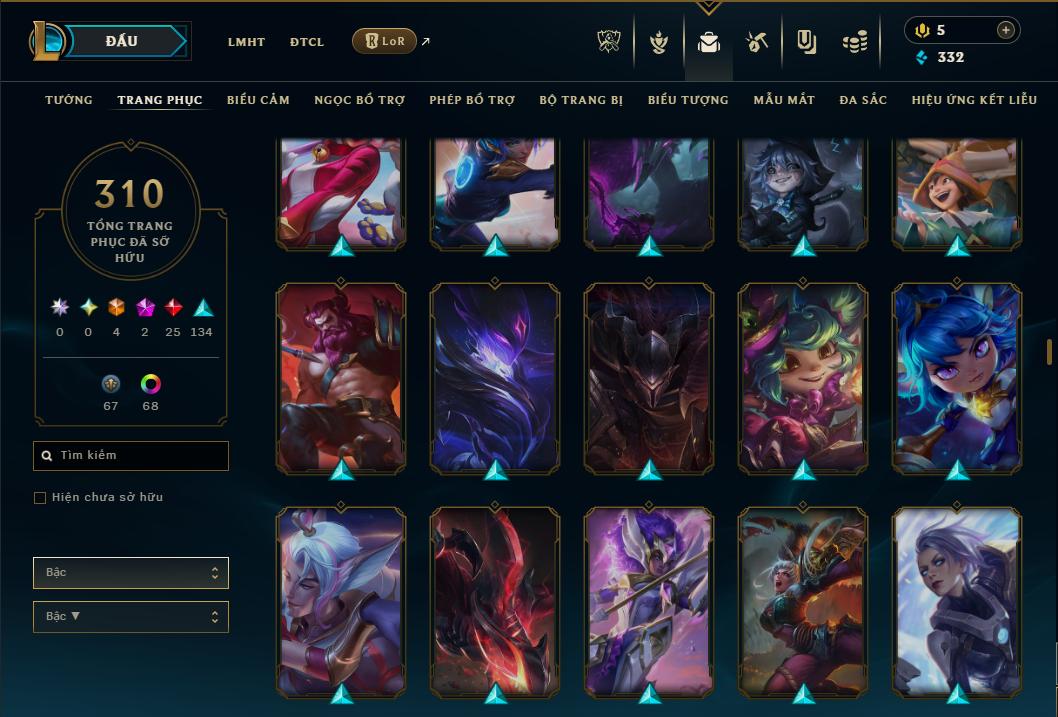Select the MẪU MẮT tab
This screenshot has height=717, width=1058.
(784, 100)
